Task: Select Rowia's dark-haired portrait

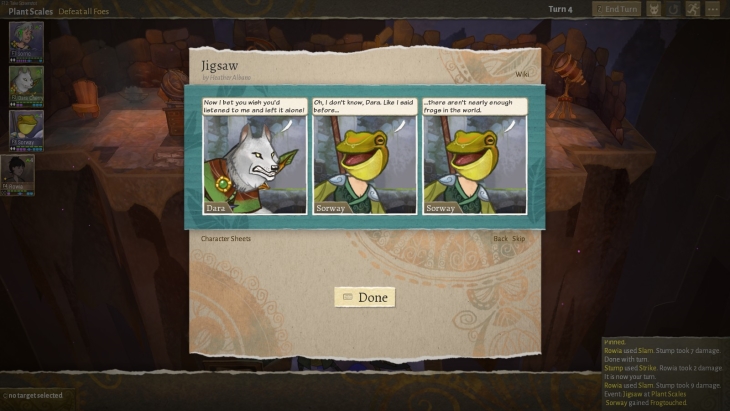Action: pyautogui.click(x=20, y=172)
